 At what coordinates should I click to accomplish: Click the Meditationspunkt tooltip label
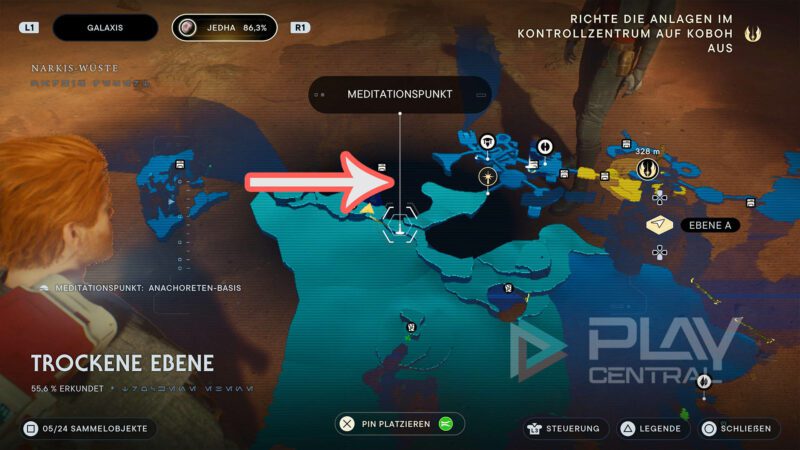(x=400, y=94)
